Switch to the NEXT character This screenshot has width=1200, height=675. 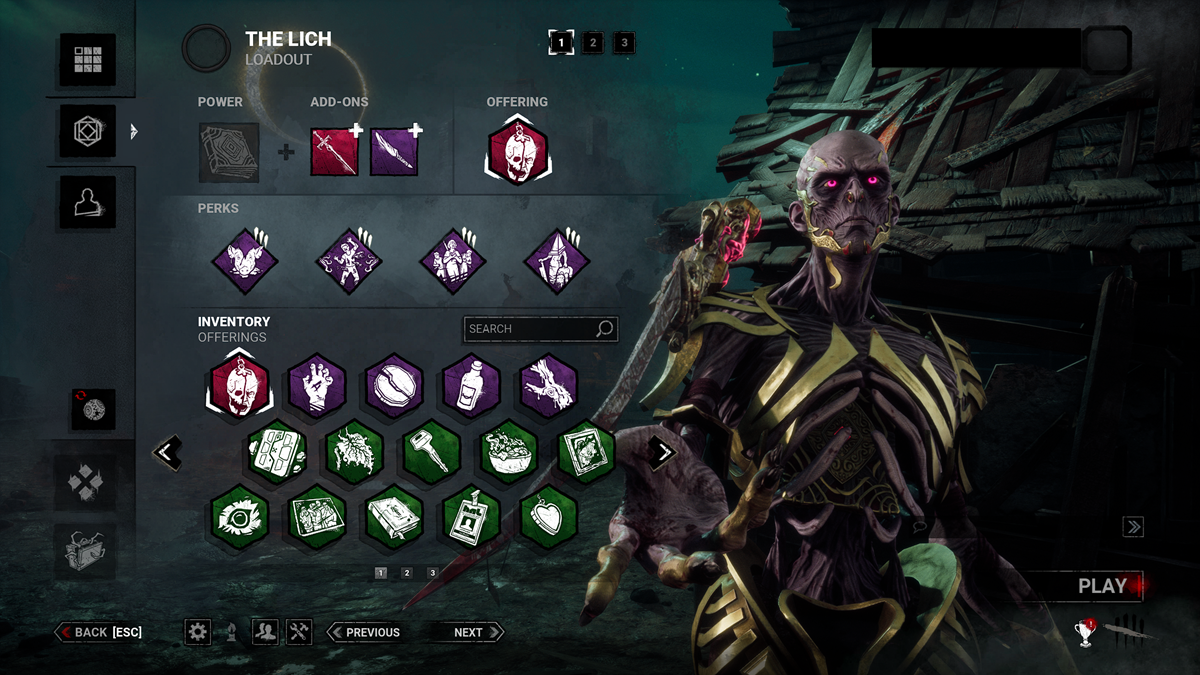point(468,632)
